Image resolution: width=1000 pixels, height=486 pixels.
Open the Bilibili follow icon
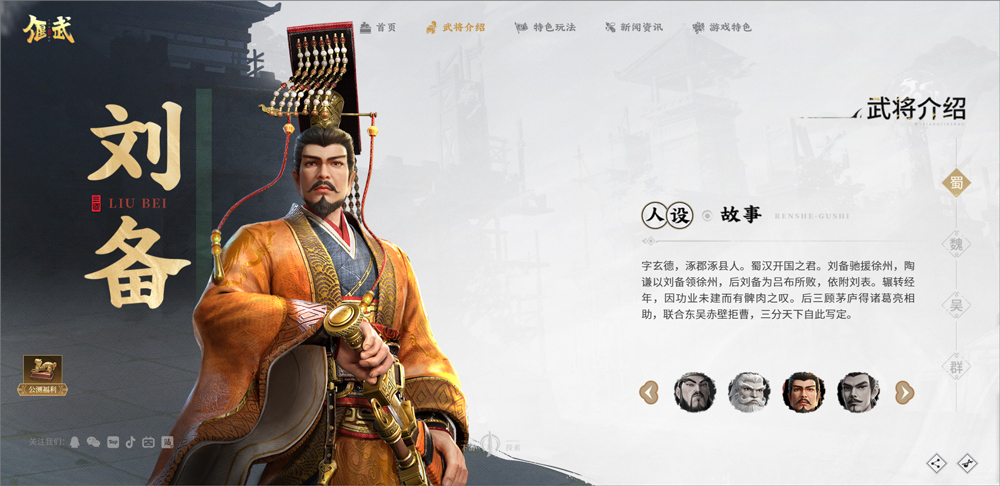point(148,441)
